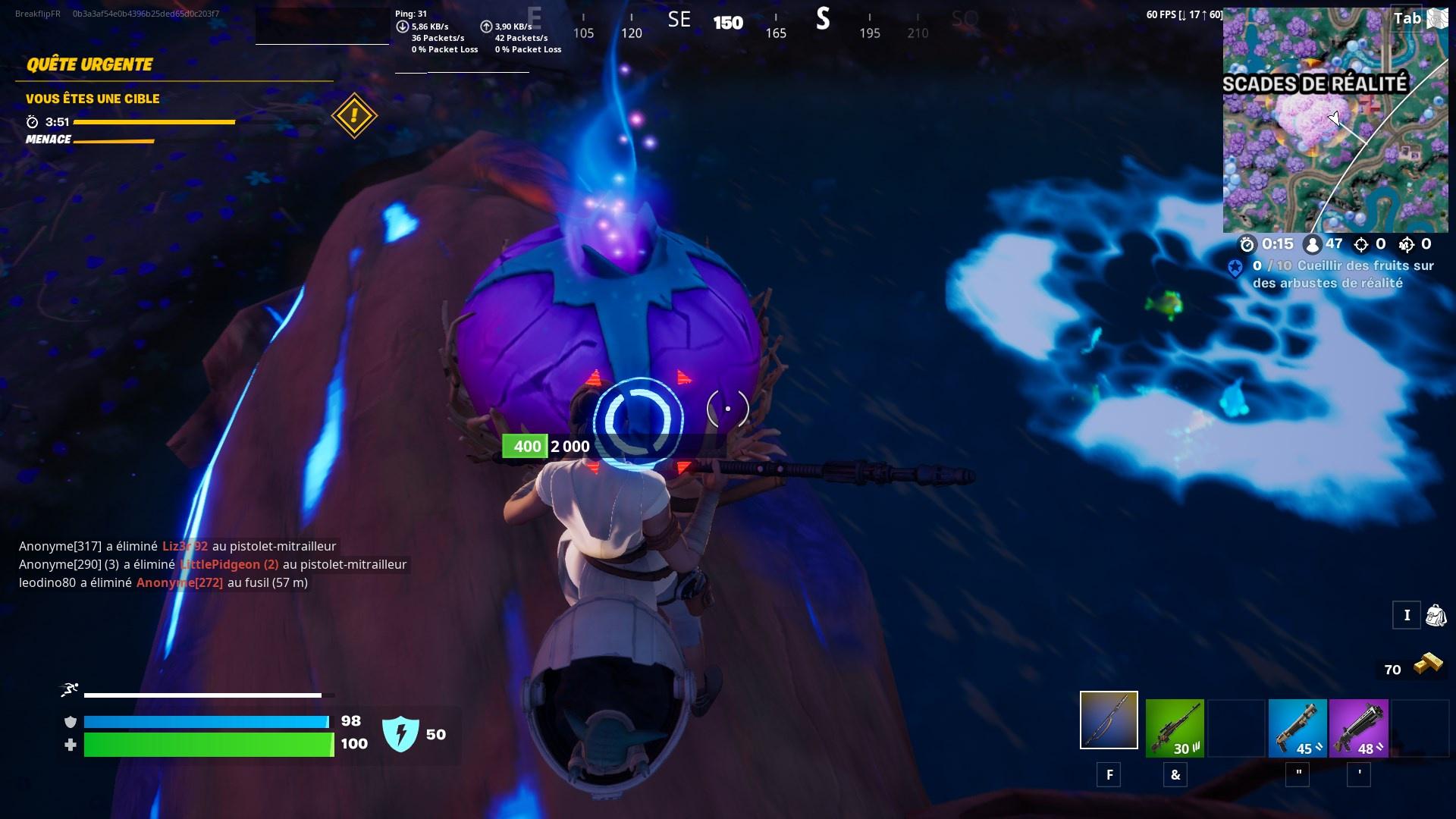1456x819 pixels.
Task: Click the upload arrow icon in ping stats
Action: (x=486, y=25)
